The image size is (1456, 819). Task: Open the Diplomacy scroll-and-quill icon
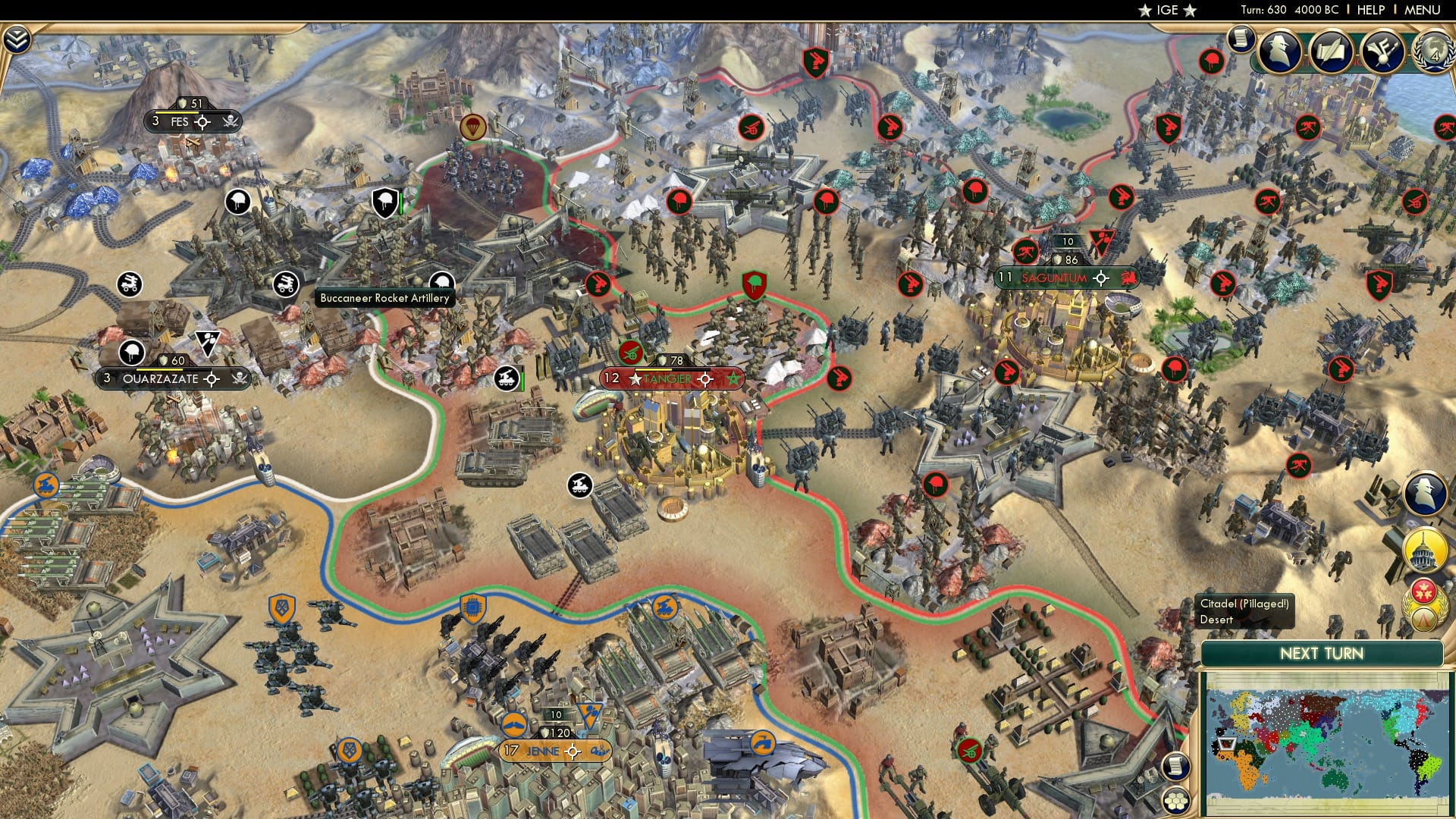1332,52
